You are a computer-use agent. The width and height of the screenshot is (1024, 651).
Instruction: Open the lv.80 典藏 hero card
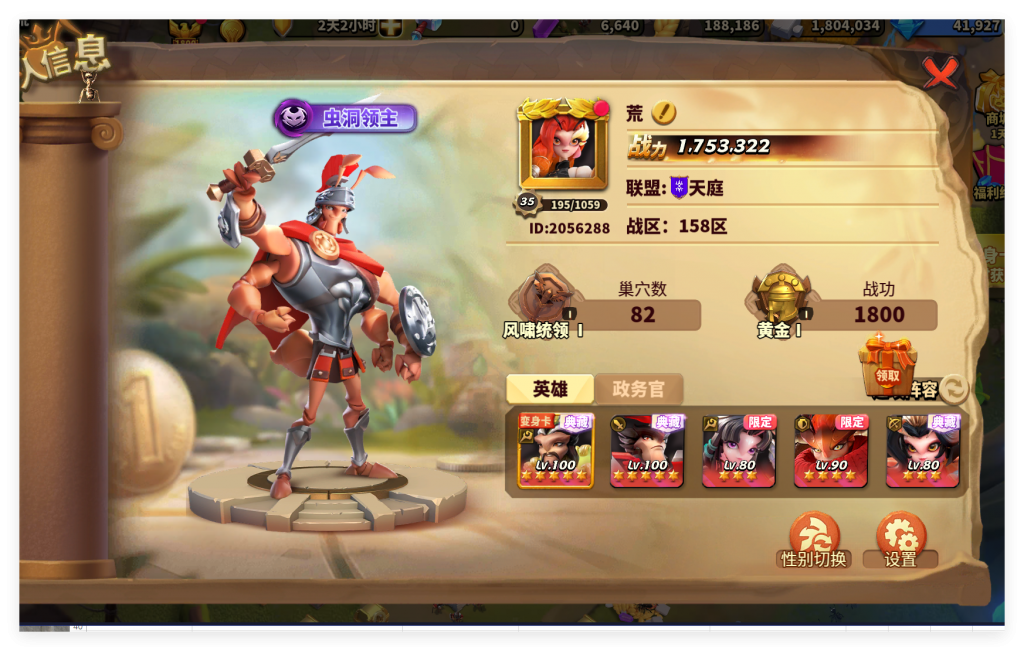(x=923, y=450)
